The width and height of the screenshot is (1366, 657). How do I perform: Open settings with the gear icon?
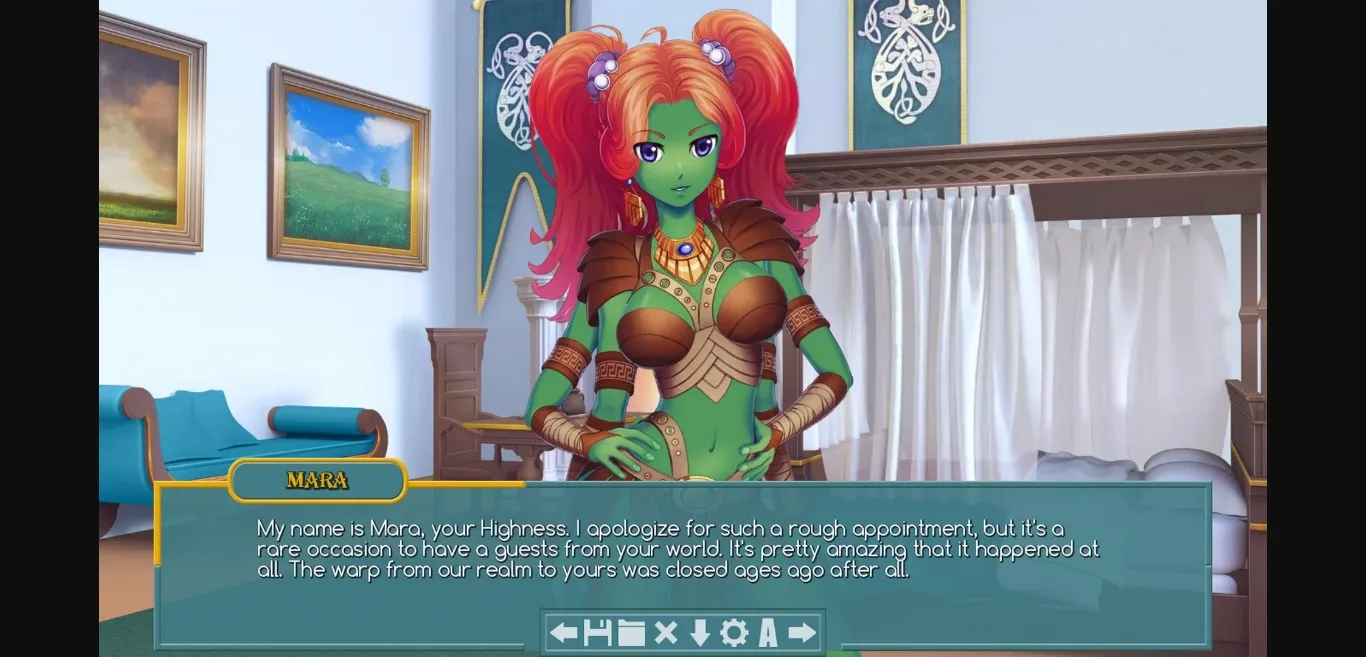click(x=734, y=632)
